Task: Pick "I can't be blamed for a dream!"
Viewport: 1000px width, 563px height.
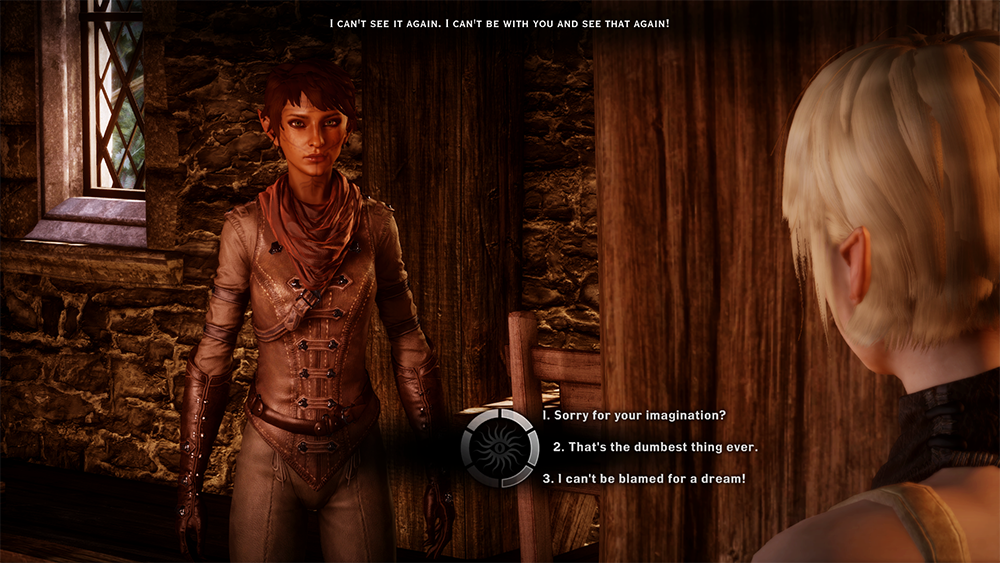Action: (643, 479)
